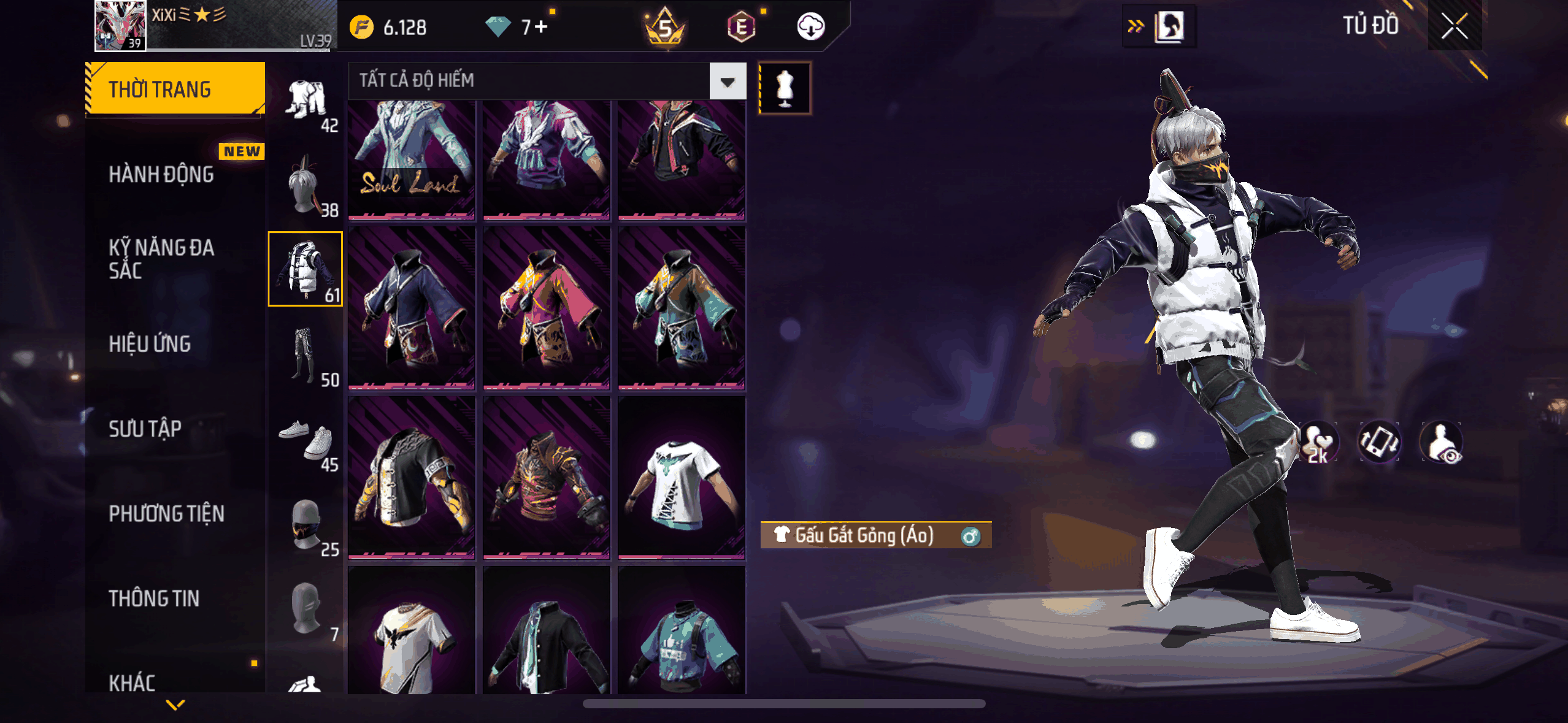Open the pants category with 50 items
The image size is (1568, 723).
tap(306, 356)
